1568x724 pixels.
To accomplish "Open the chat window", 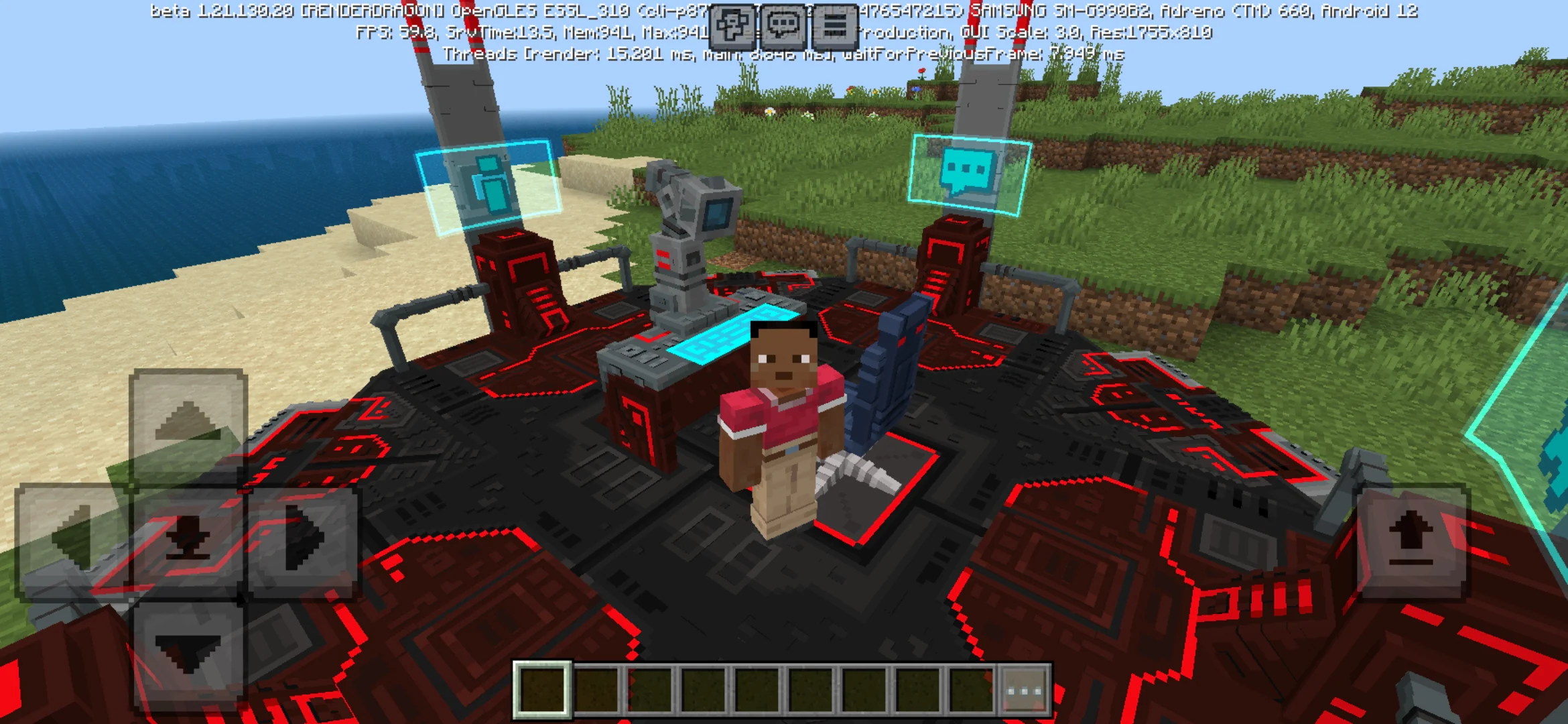I will coord(784,25).
